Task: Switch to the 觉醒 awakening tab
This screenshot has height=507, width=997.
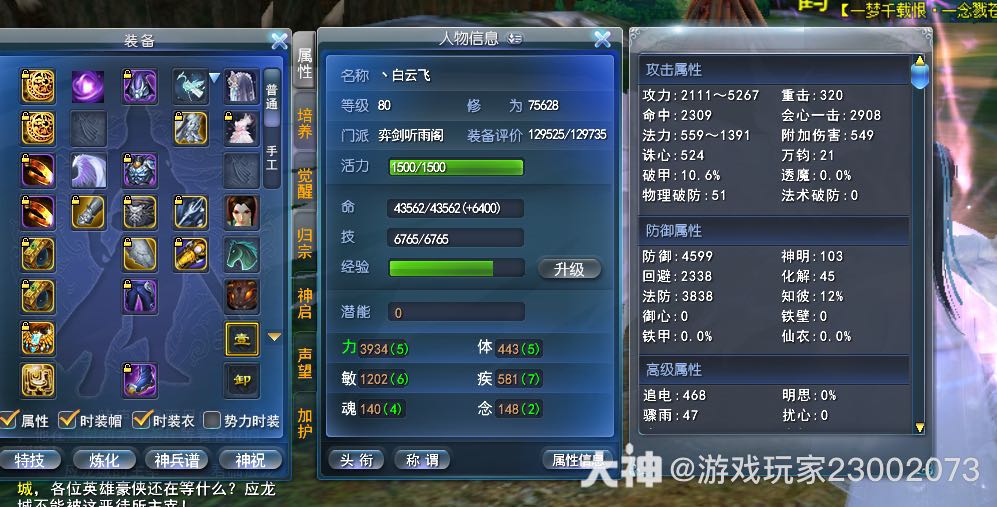Action: click(x=305, y=183)
